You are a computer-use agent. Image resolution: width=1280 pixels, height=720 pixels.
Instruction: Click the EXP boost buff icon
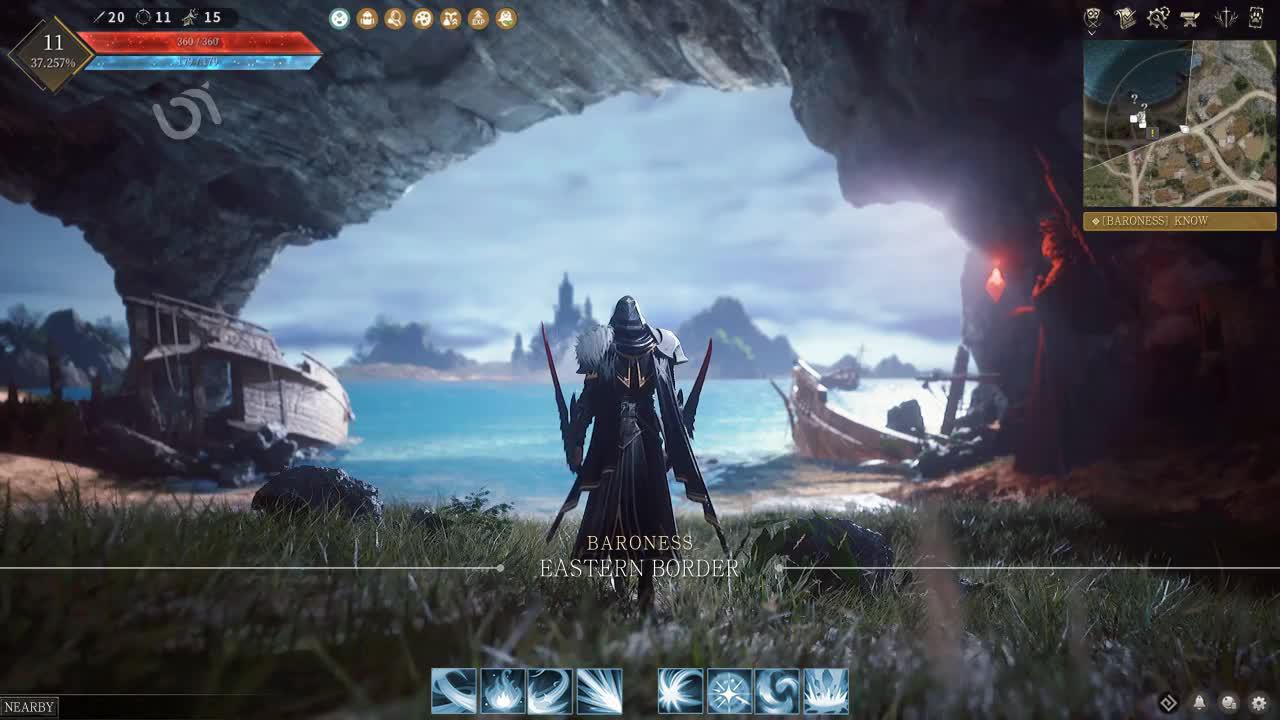479,18
